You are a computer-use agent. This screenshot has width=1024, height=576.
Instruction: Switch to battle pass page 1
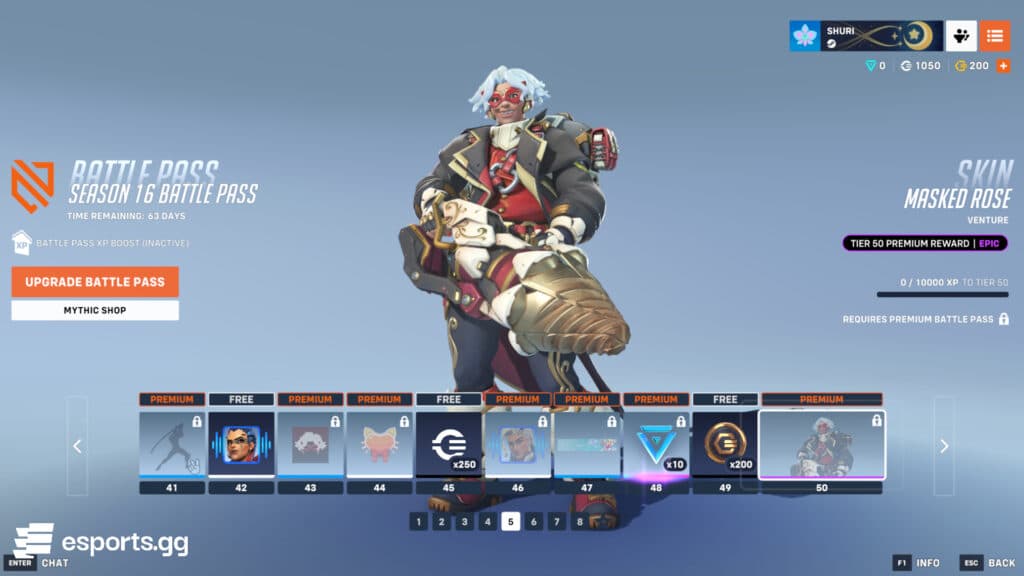click(418, 521)
